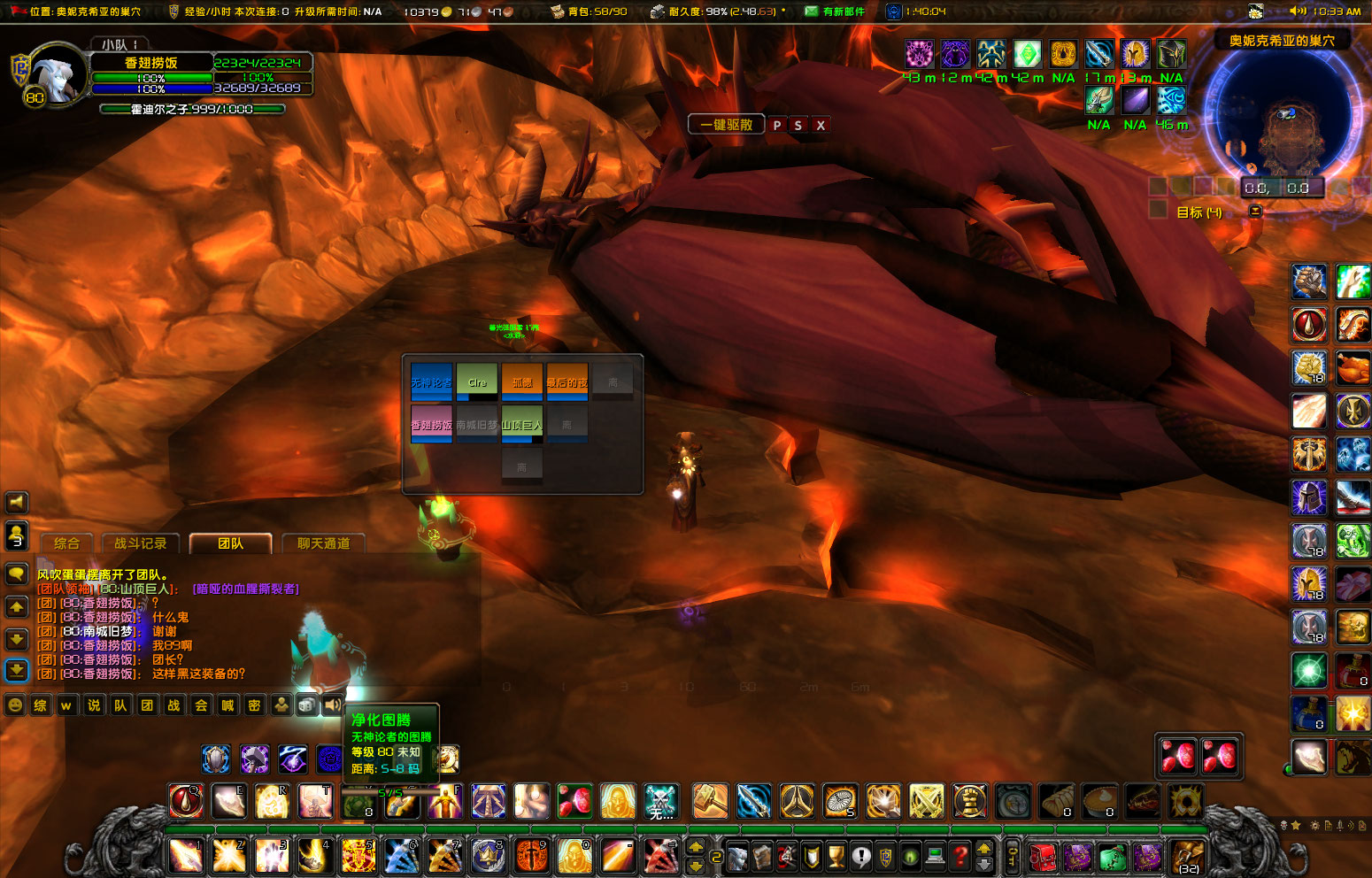The width and height of the screenshot is (1372, 878).
Task: Toggle the X option beside 一键驱散
Action: pyautogui.click(x=820, y=126)
